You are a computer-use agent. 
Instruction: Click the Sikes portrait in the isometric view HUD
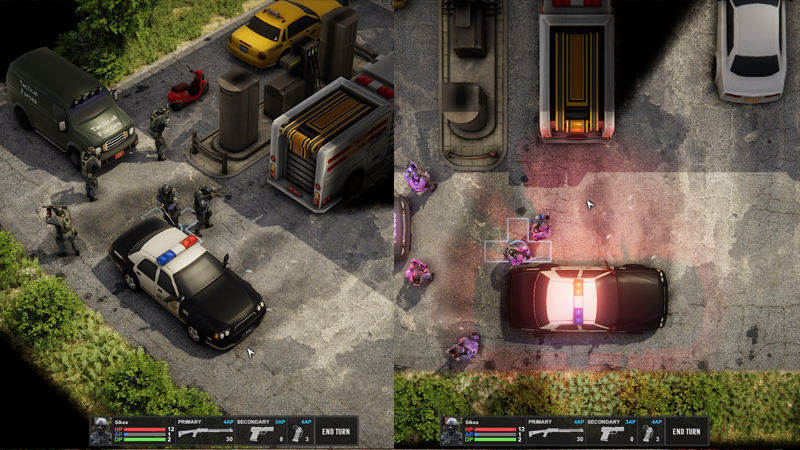[x=101, y=432]
